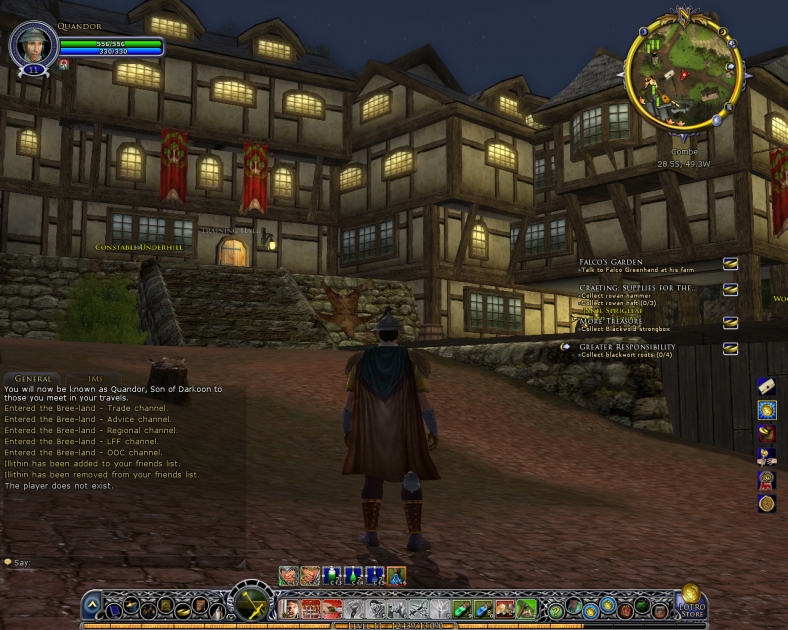
Task: Open the main menu arrow button
Action: [x=92, y=604]
